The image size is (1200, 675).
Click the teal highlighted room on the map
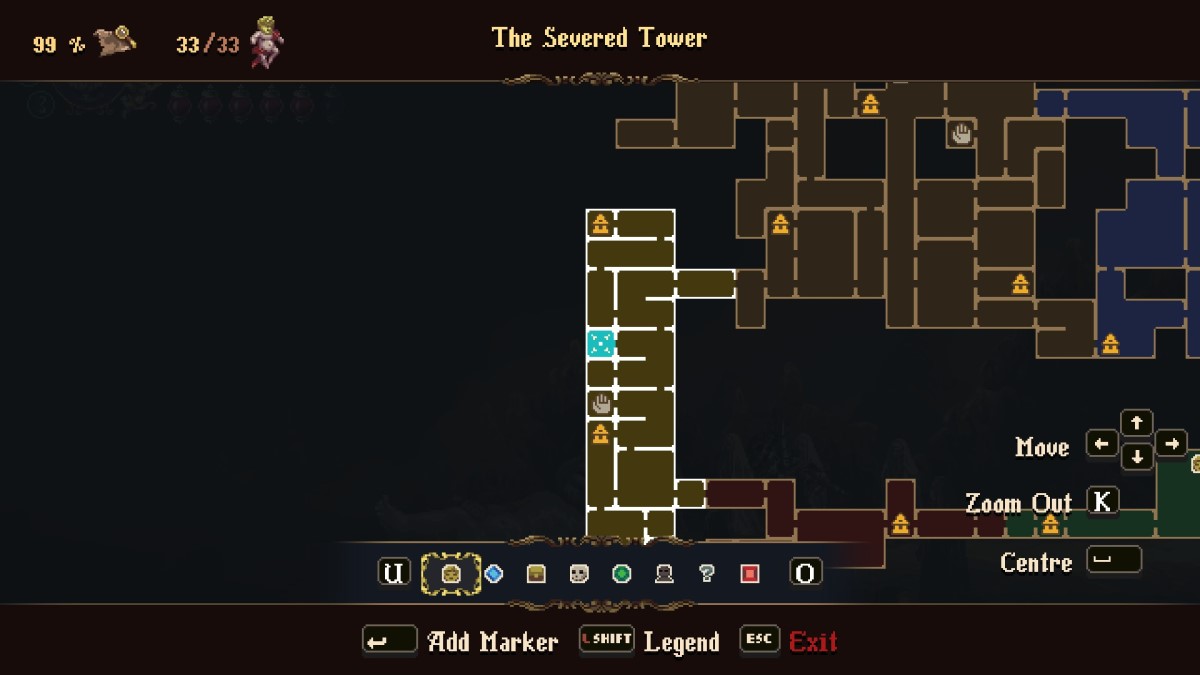coord(600,344)
